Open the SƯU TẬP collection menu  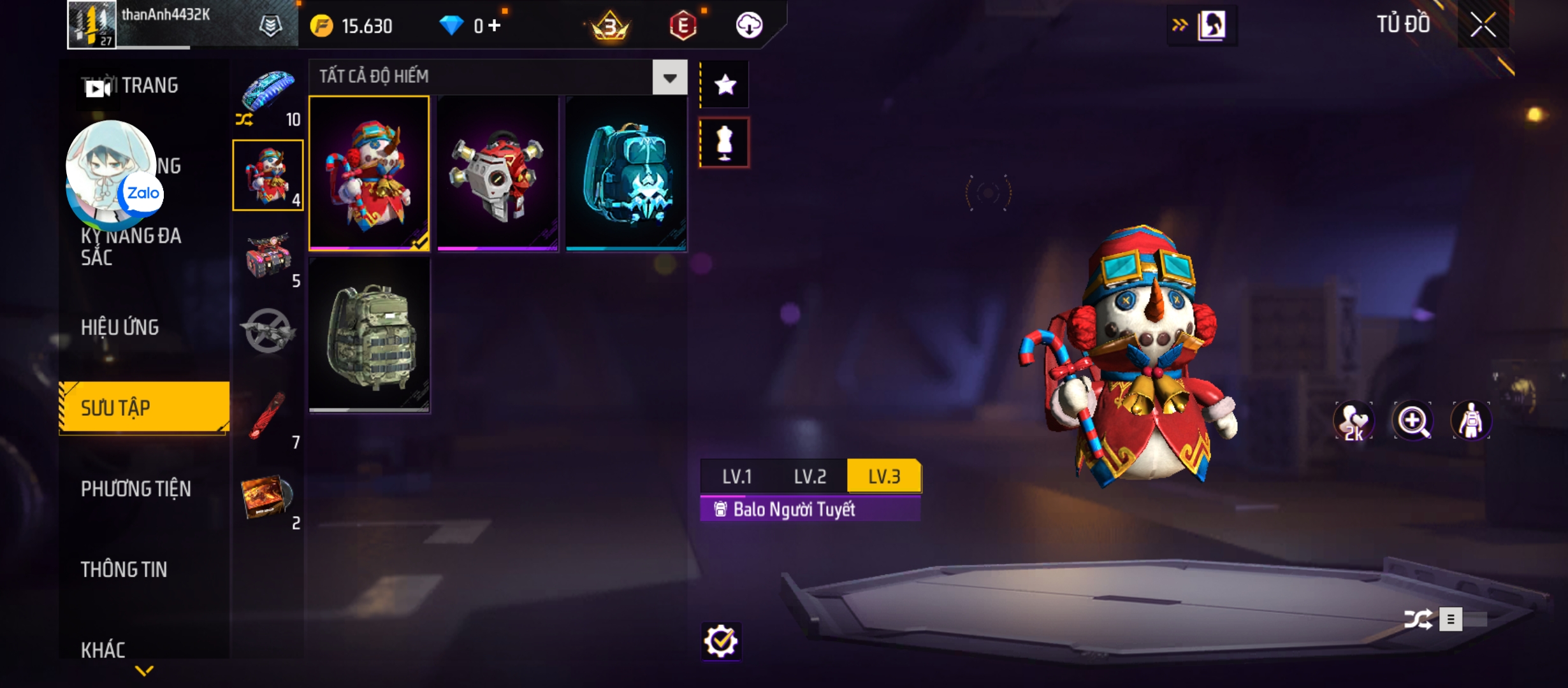[x=144, y=408]
